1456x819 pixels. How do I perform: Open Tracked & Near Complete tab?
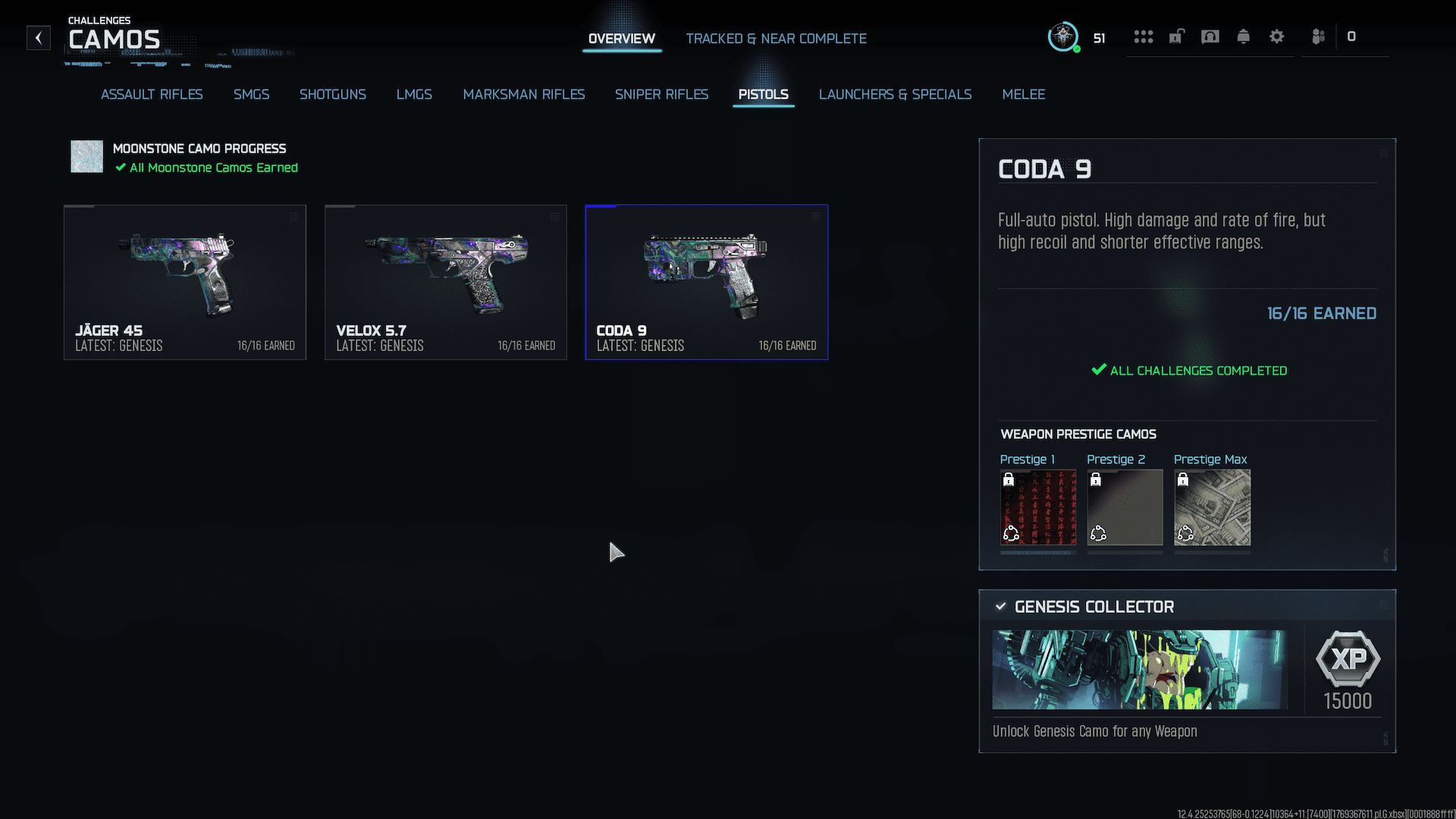[x=776, y=39]
